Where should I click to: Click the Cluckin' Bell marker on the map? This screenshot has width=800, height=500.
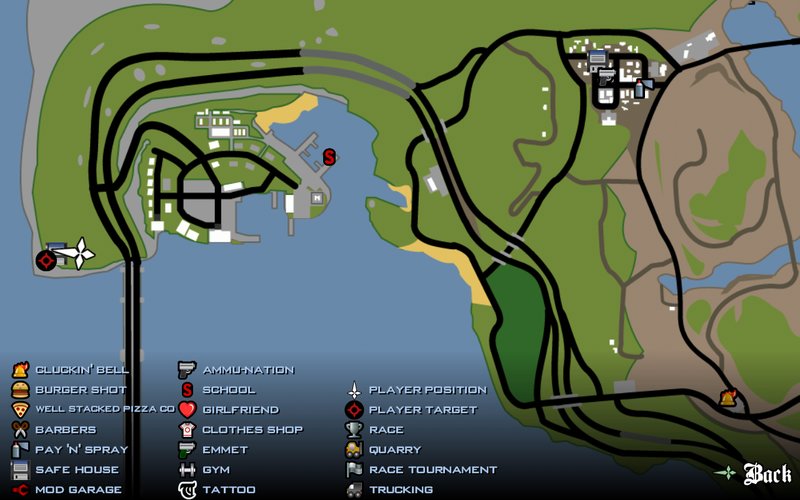728,398
